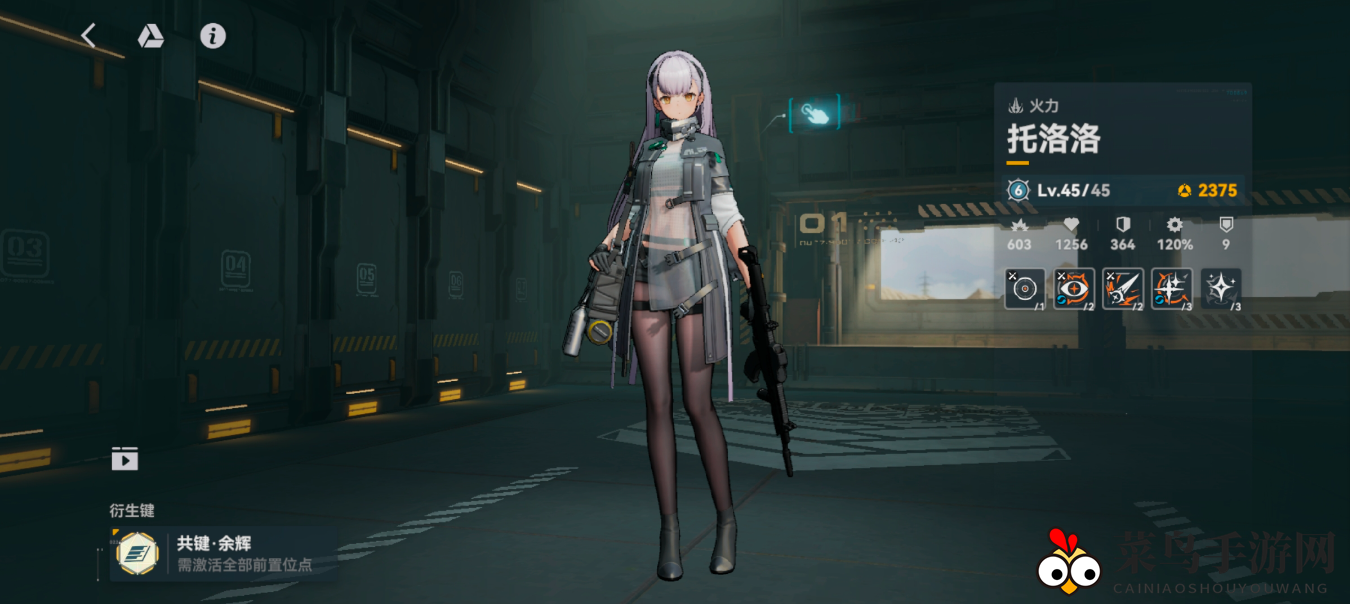1350x604 pixels.
Task: Select the white four-point star skill icon
Action: pyautogui.click(x=1220, y=288)
